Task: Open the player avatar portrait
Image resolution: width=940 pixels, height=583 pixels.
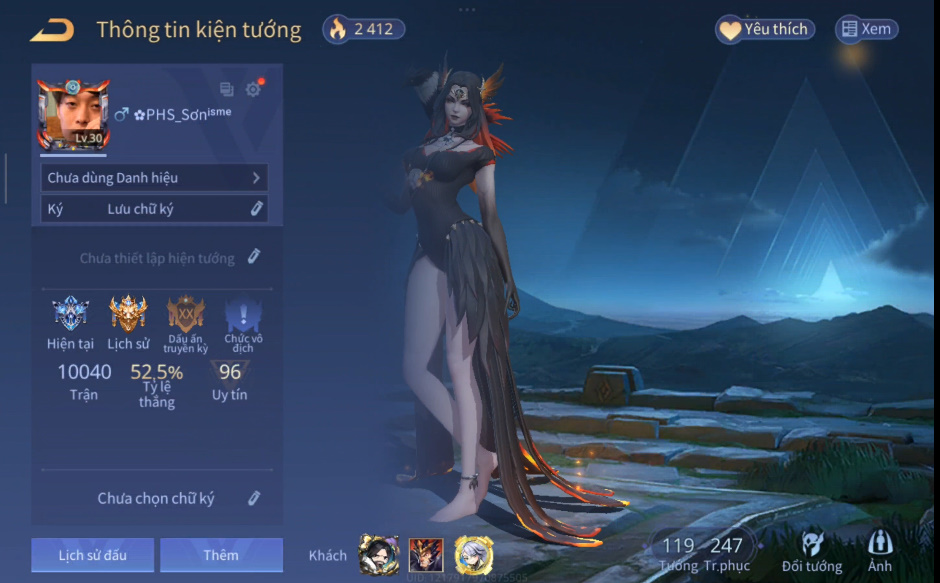Action: pos(73,114)
